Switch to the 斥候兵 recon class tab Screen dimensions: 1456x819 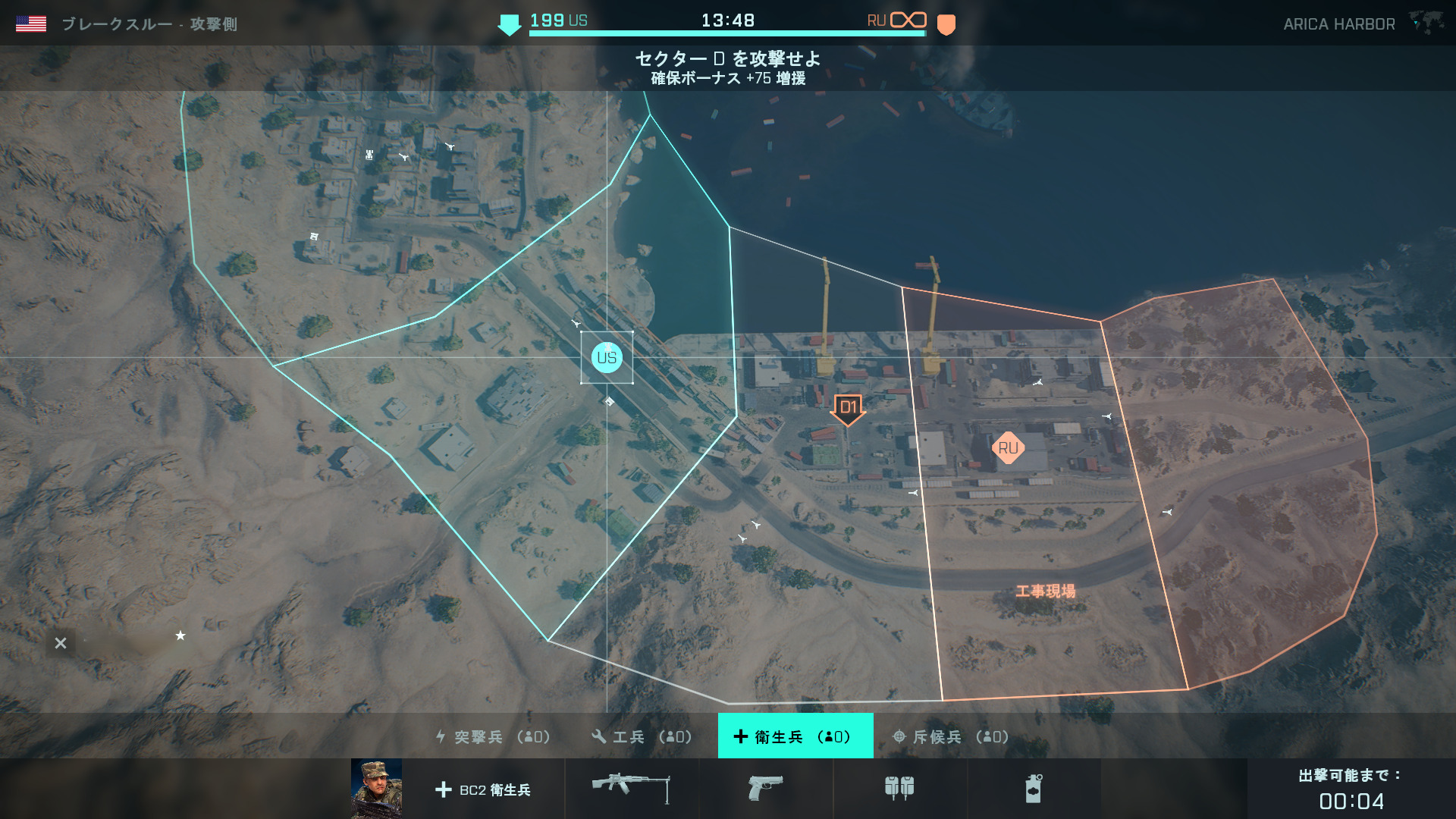[951, 736]
